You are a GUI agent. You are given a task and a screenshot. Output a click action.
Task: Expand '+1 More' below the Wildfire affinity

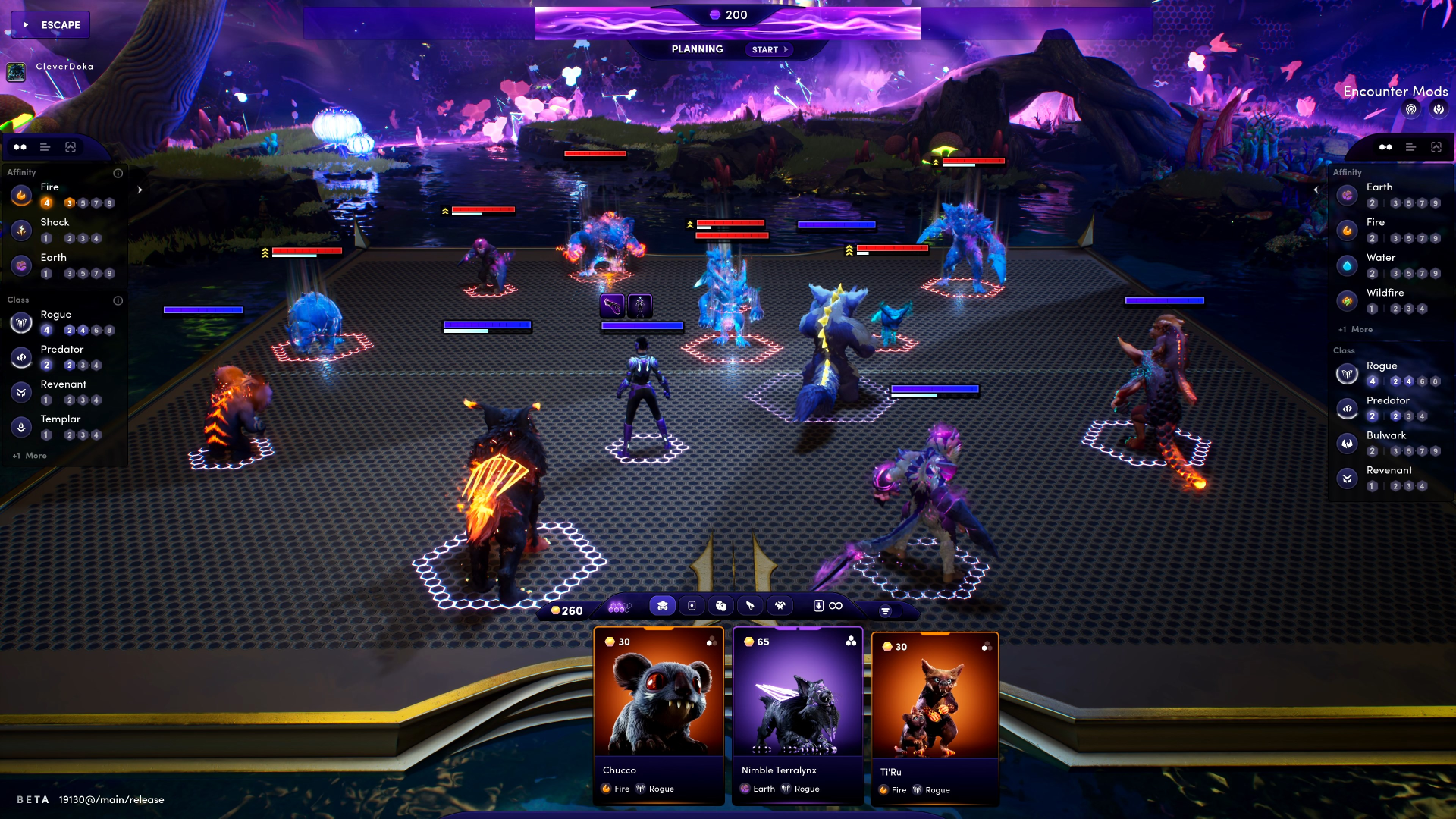(1355, 329)
